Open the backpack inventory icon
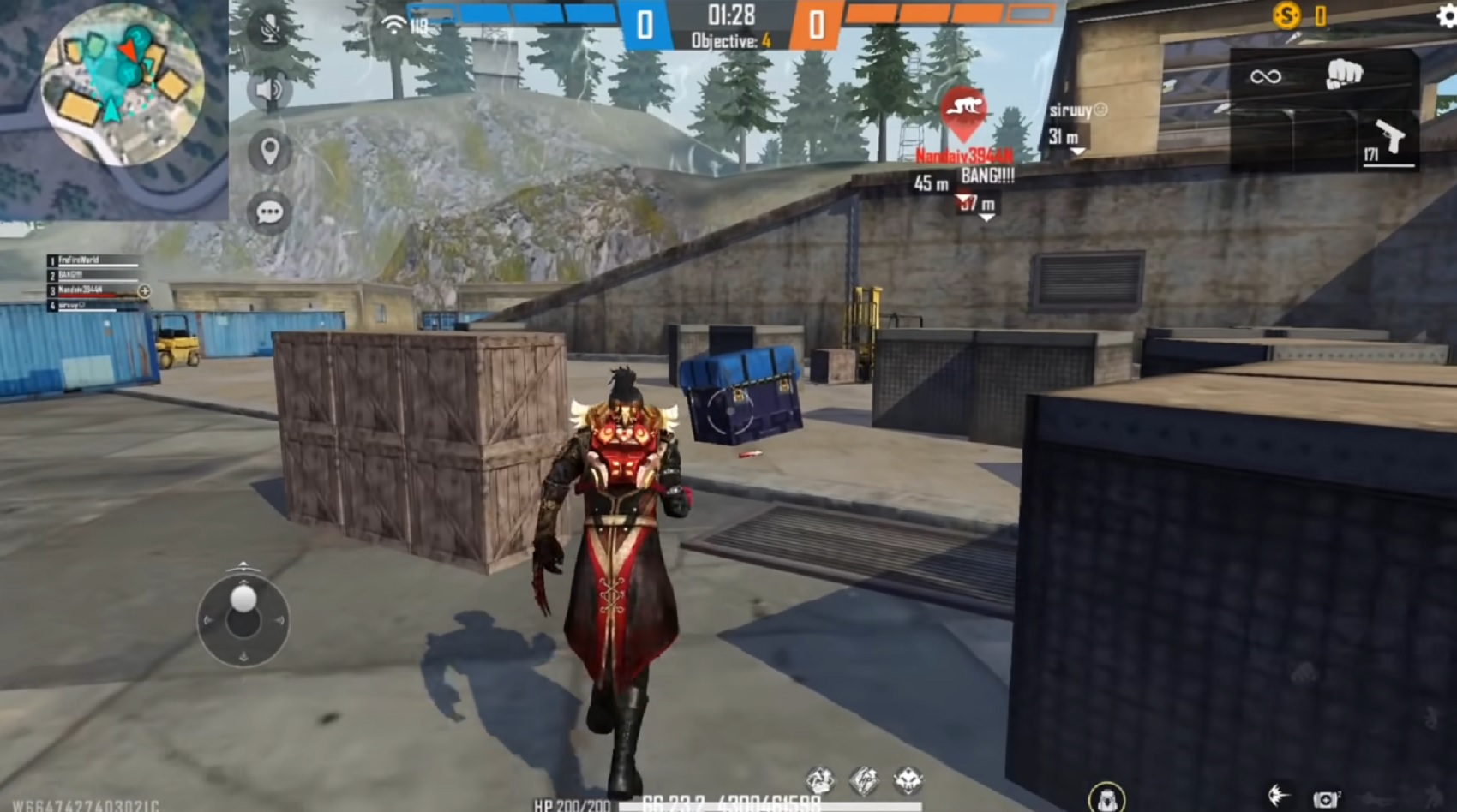 tap(1107, 797)
